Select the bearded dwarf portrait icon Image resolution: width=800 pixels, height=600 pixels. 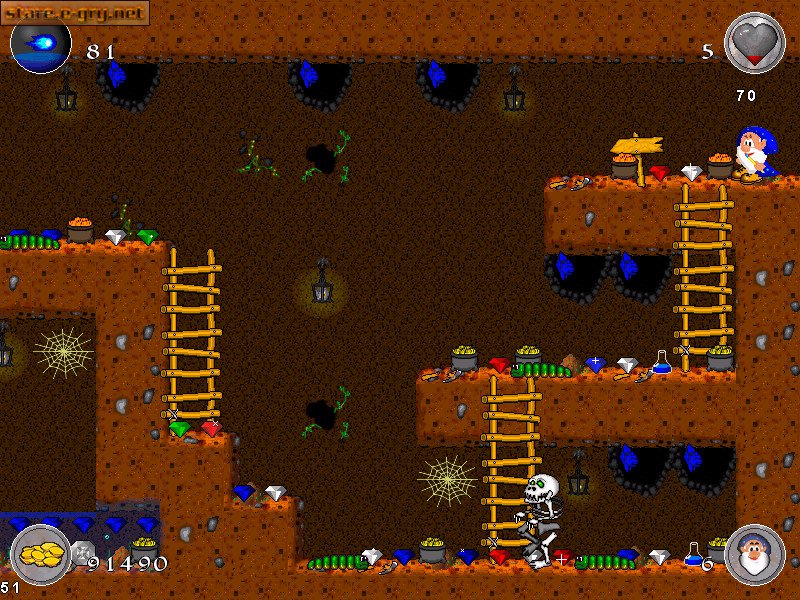pyautogui.click(x=754, y=554)
